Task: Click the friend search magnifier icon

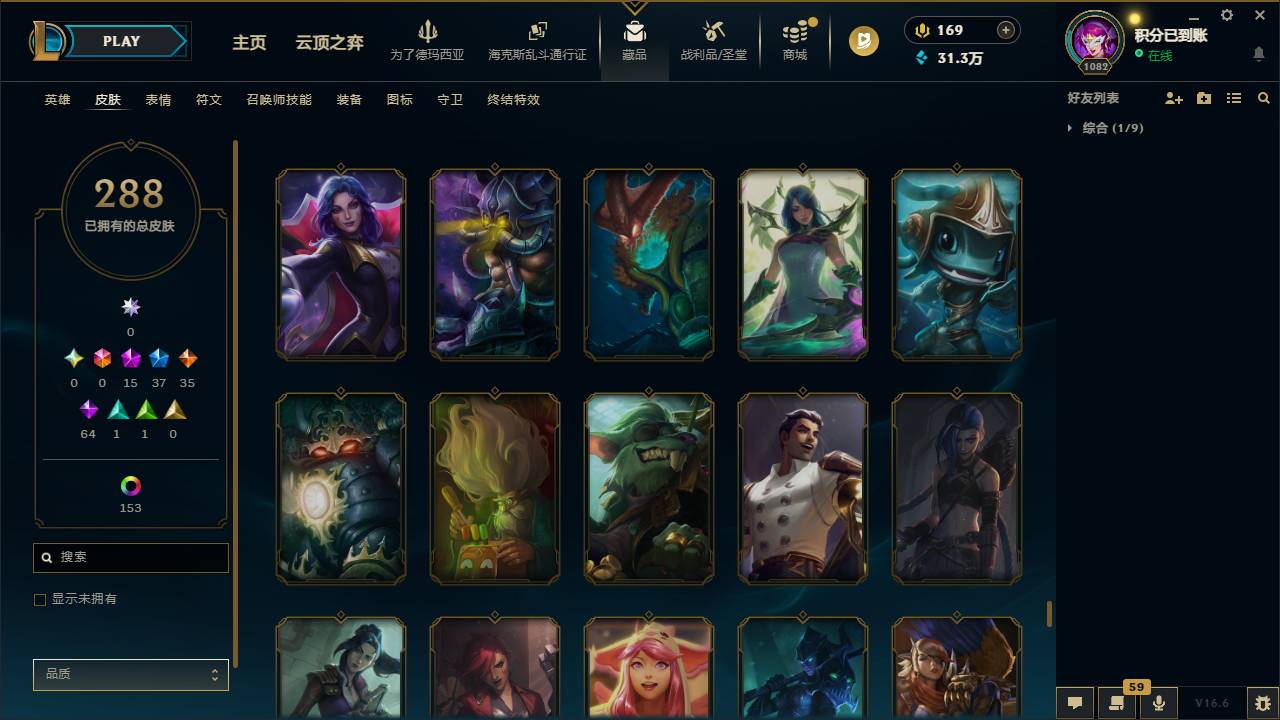Action: click(x=1264, y=97)
